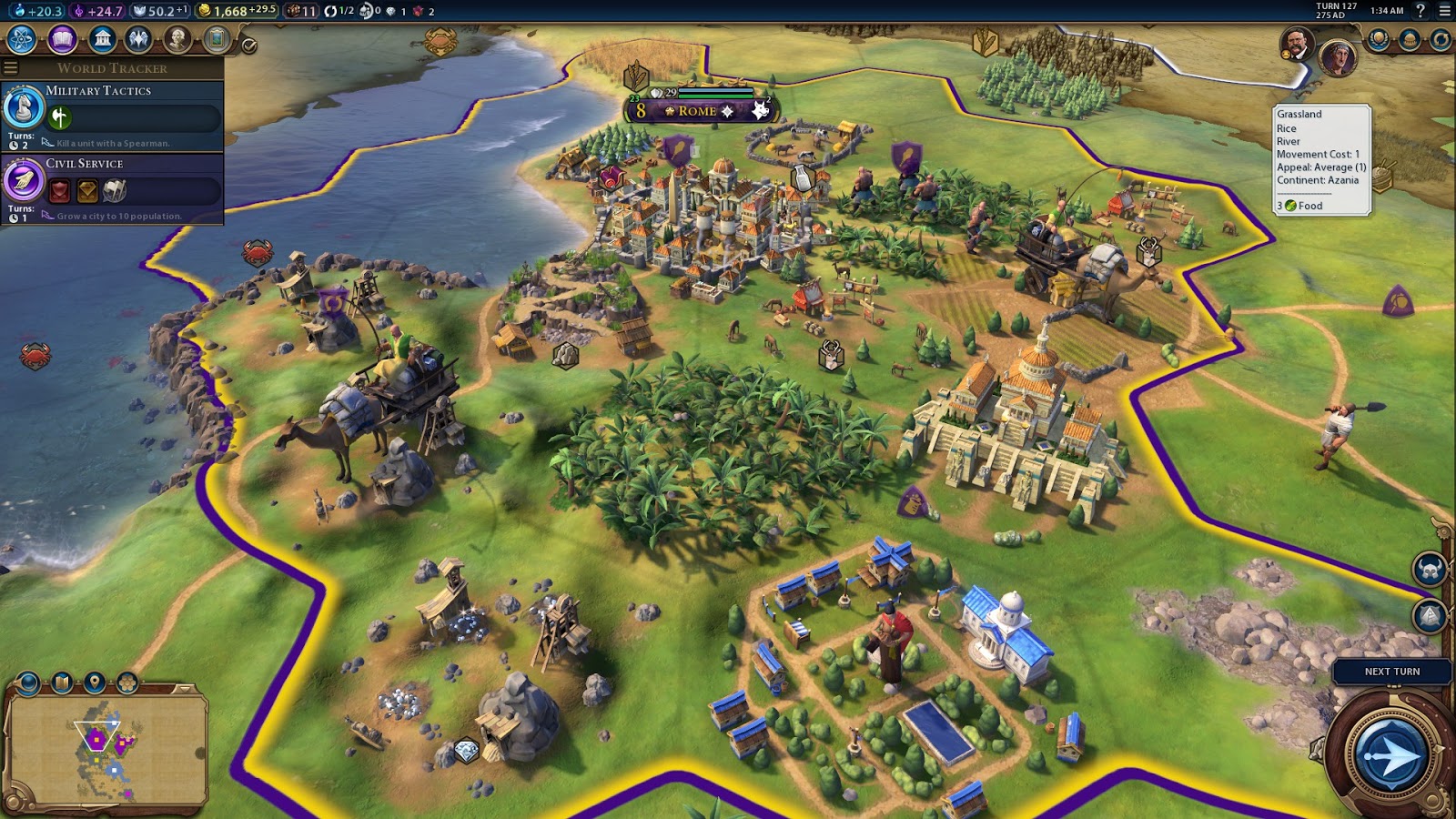Open World Rankings with the laurel medal icon
This screenshot has width=1456, height=819.
[1379, 39]
